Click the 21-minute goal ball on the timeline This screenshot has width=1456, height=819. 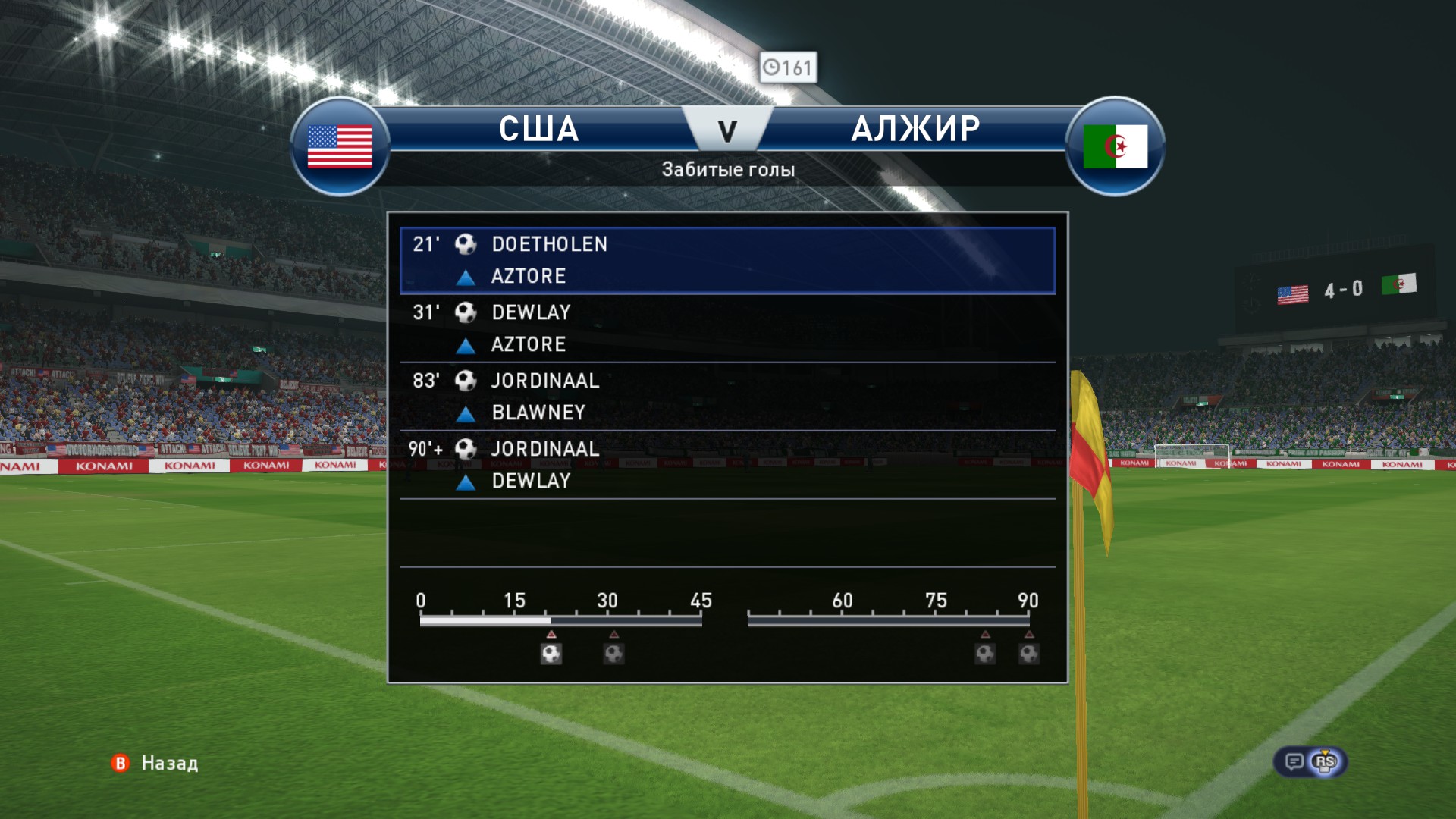(551, 653)
